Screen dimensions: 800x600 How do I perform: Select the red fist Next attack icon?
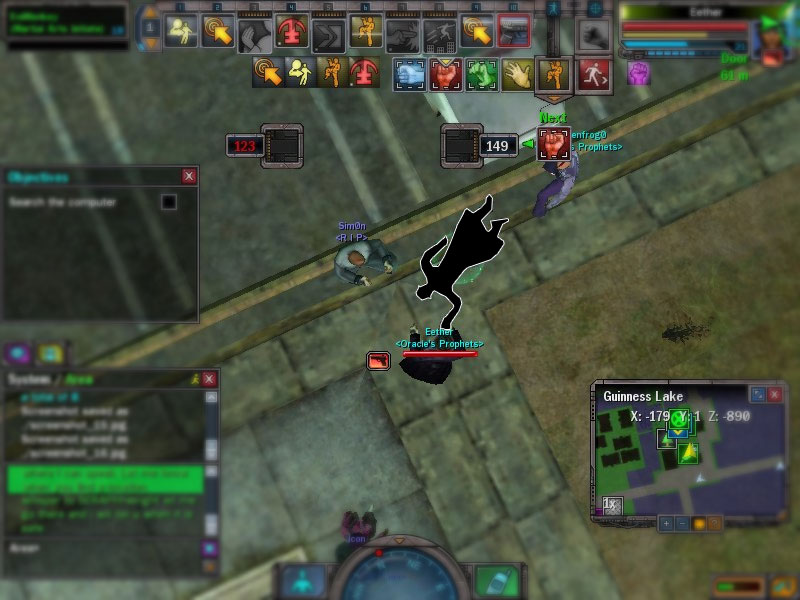tap(553, 145)
